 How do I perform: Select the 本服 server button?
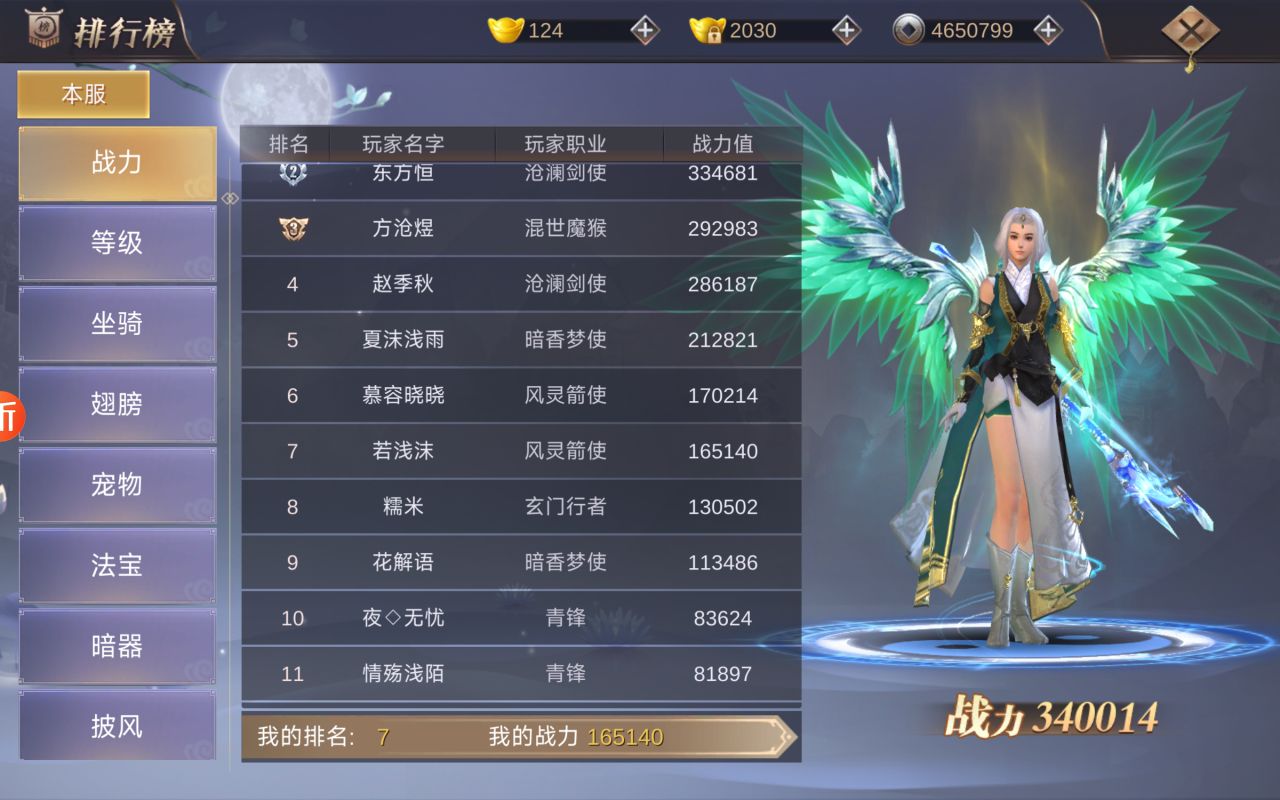point(84,95)
